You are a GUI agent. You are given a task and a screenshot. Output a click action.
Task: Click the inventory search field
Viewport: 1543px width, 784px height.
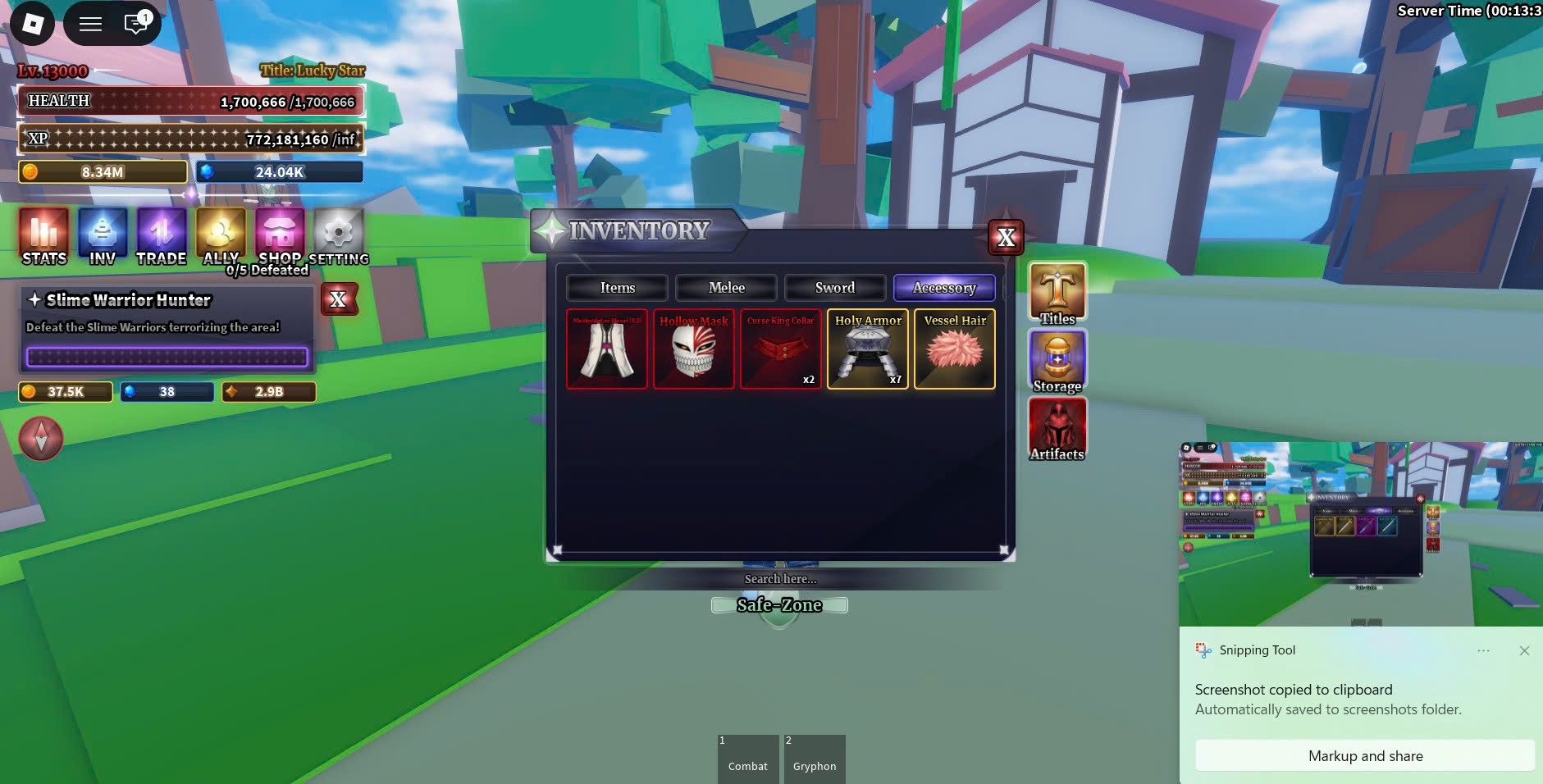780,579
